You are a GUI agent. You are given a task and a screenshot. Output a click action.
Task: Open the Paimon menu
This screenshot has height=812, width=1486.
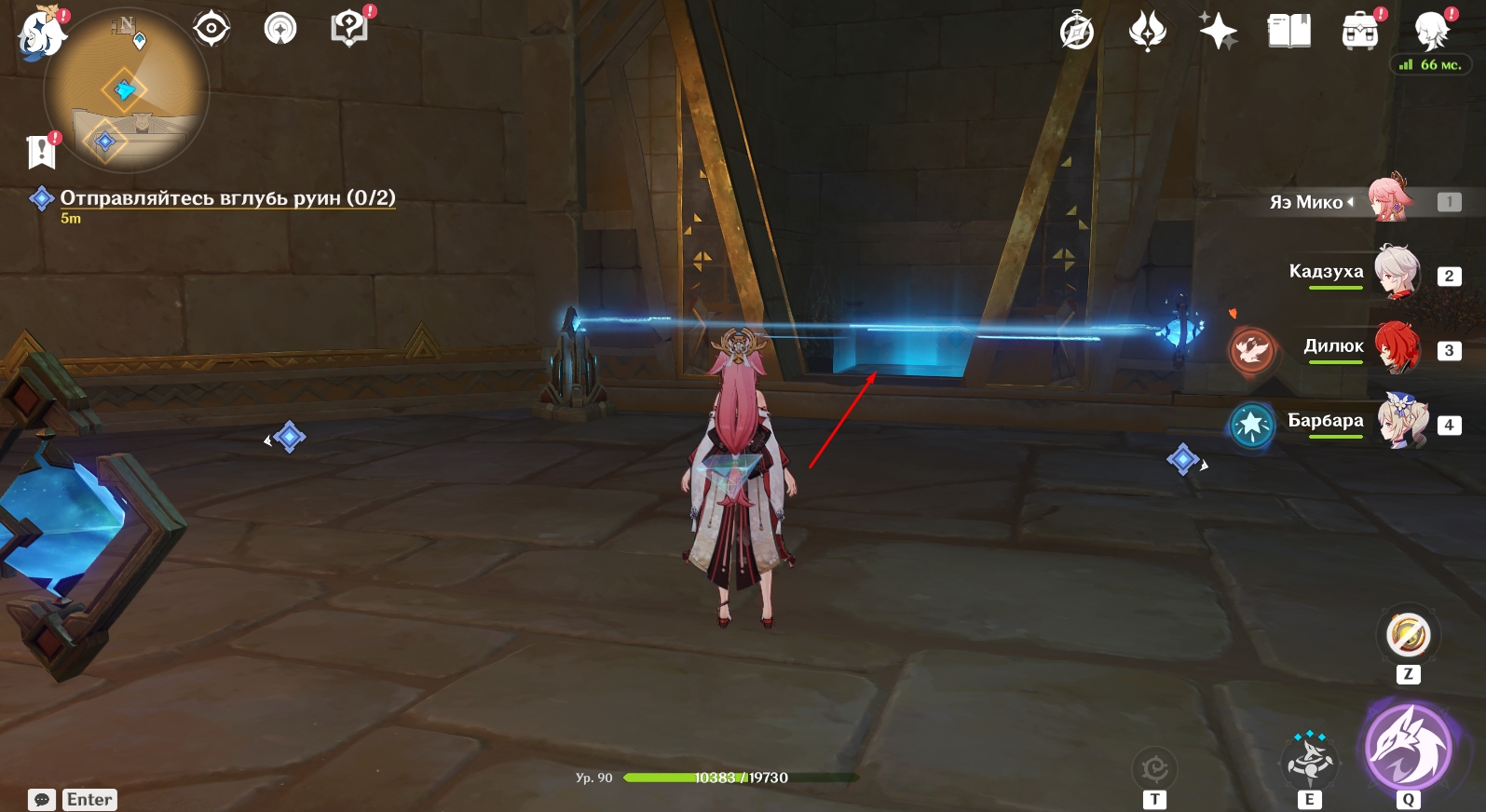coord(41,34)
